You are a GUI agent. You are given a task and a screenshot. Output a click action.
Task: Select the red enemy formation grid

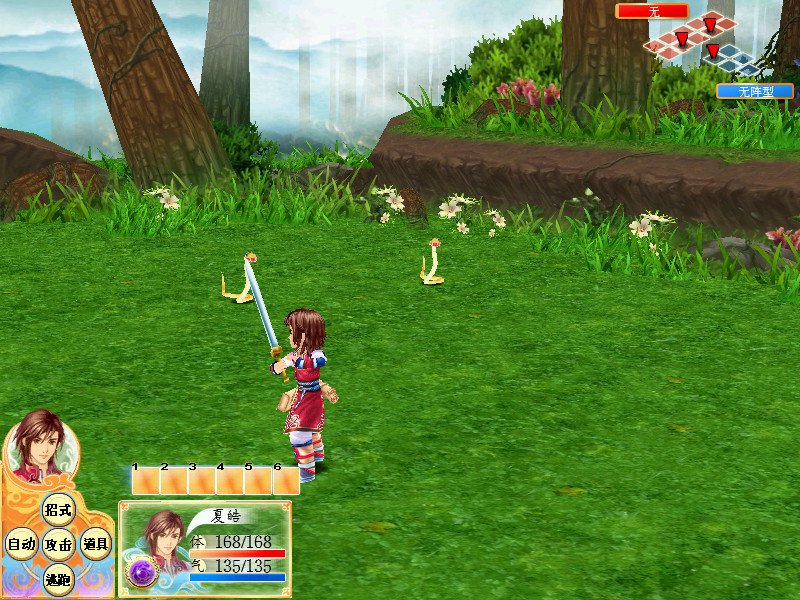point(691,36)
